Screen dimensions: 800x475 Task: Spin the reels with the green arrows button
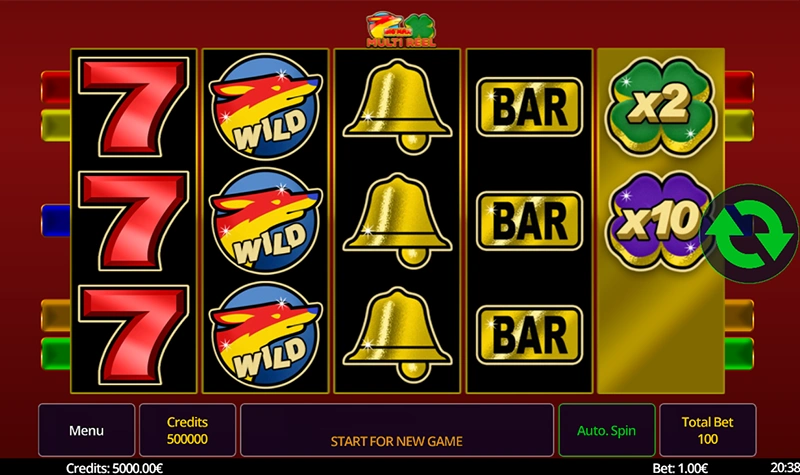[745, 231]
